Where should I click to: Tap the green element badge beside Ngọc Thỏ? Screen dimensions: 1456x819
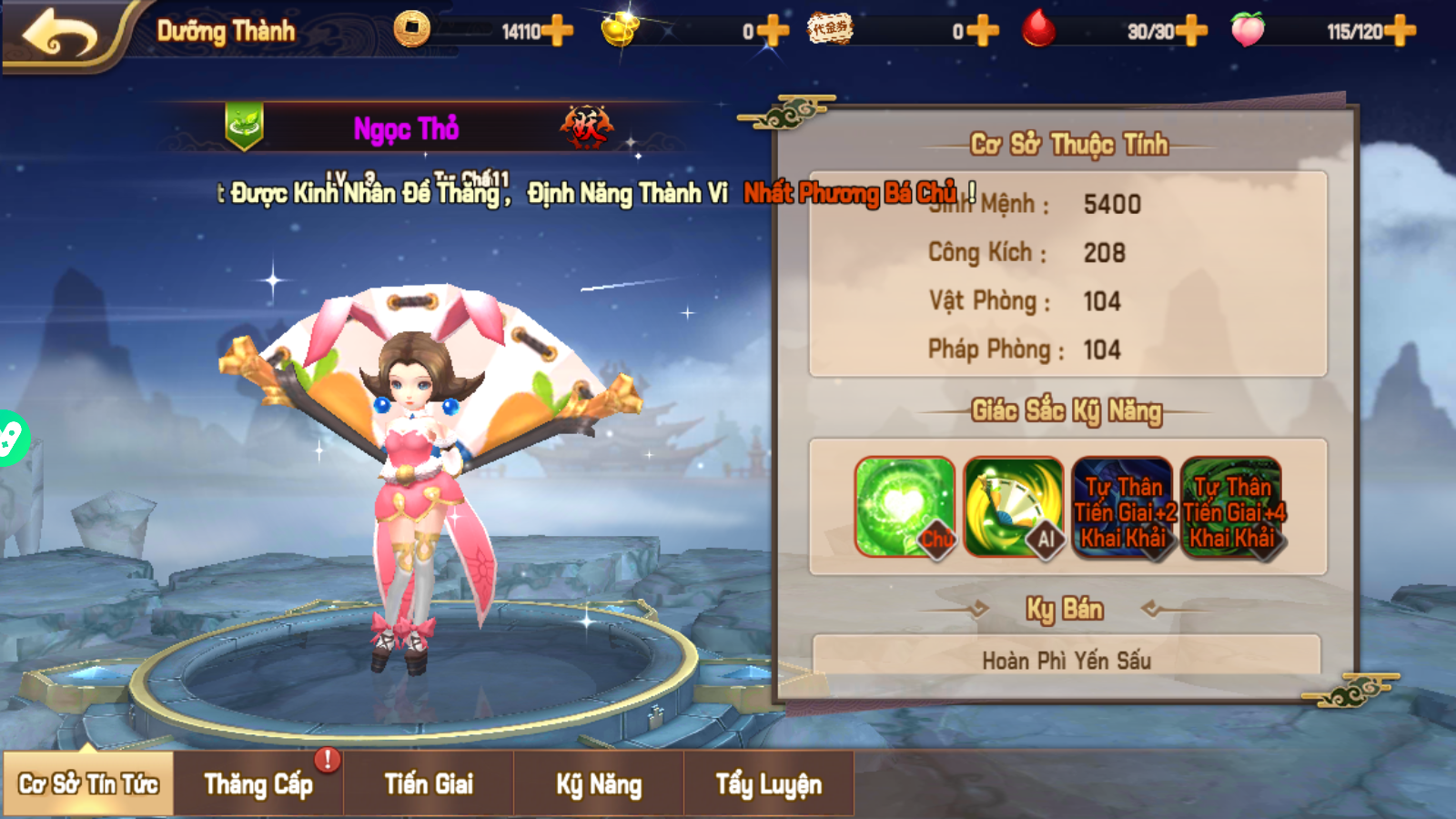click(244, 126)
